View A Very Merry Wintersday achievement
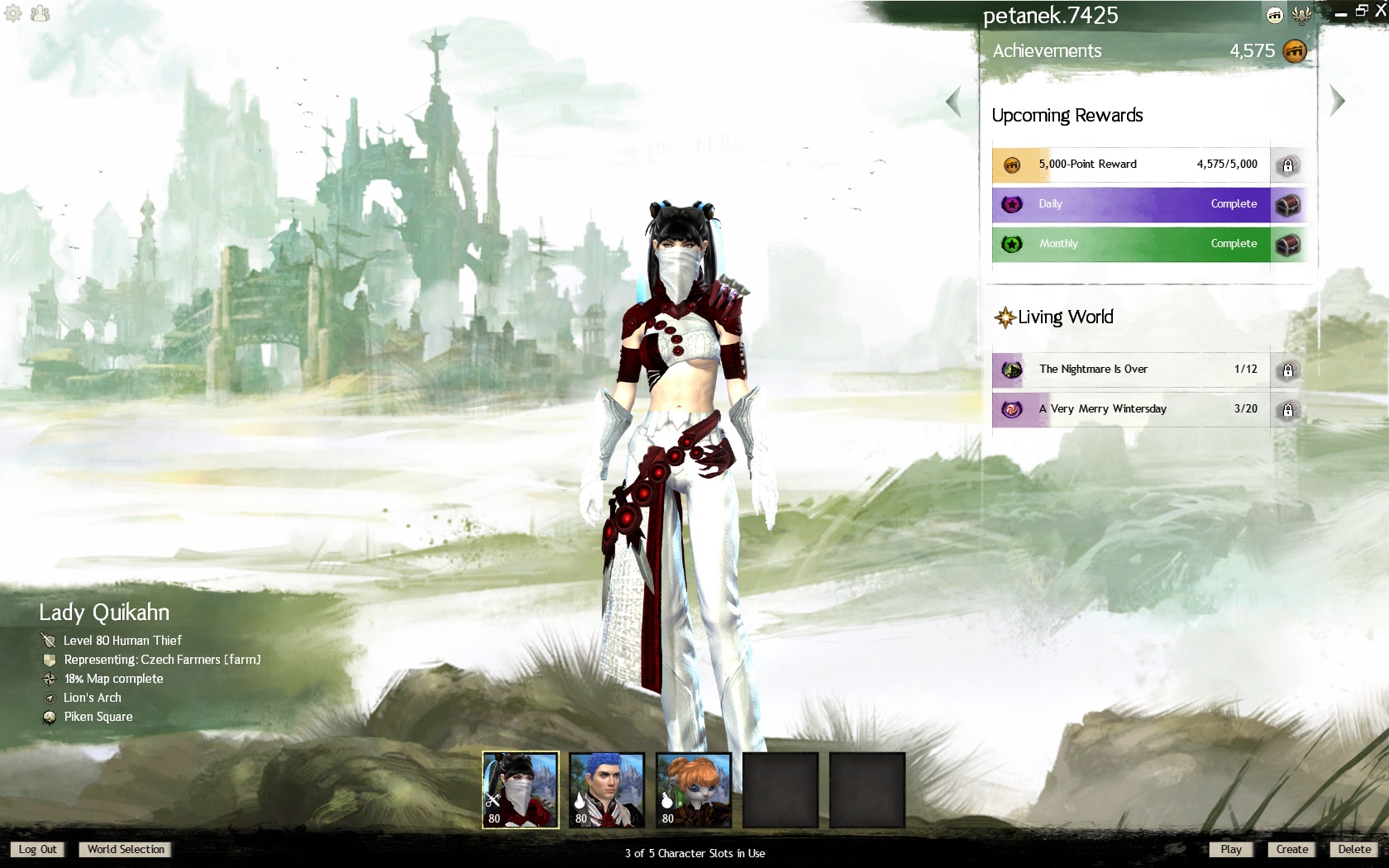This screenshot has width=1389, height=868. (1130, 409)
